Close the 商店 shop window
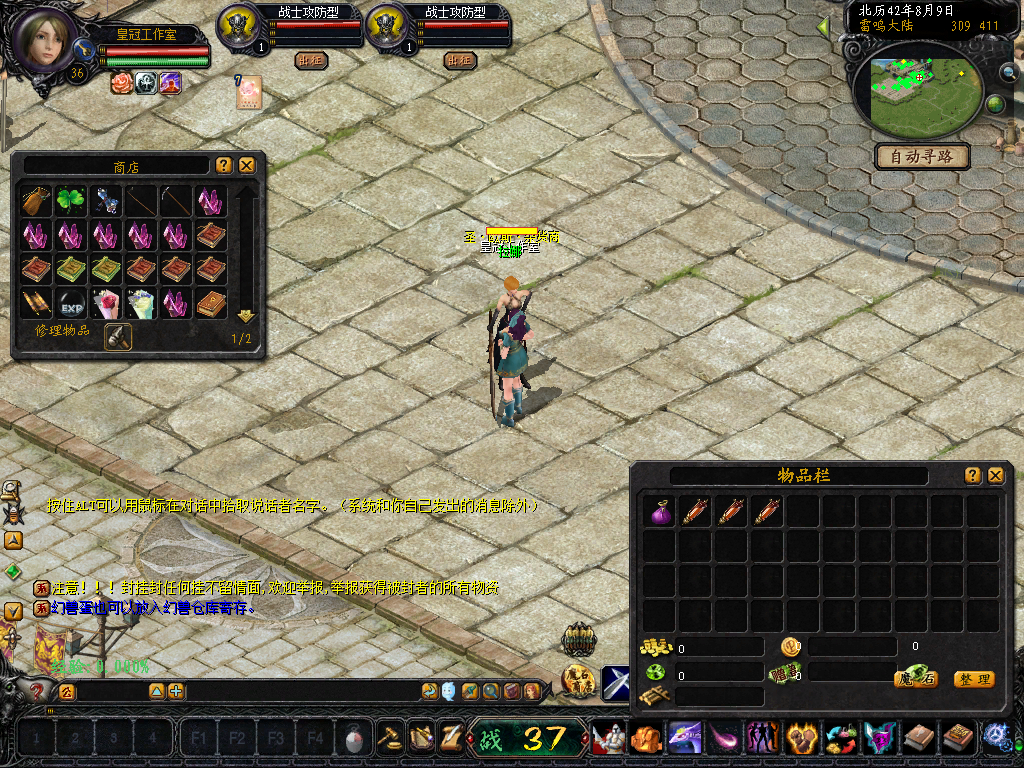Image resolution: width=1024 pixels, height=768 pixels. point(247,165)
